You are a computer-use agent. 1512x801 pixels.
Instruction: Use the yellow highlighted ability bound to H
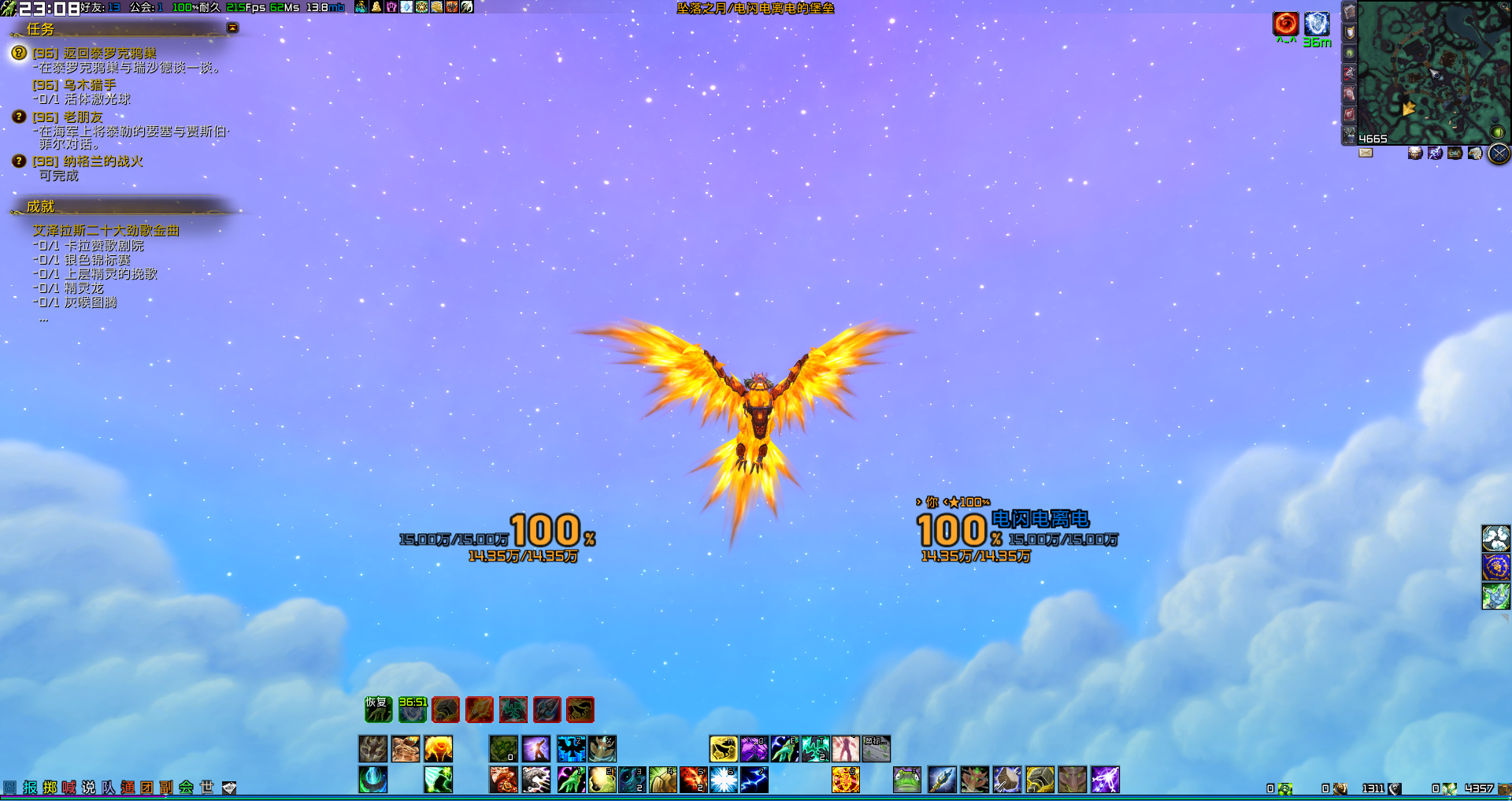tap(723, 748)
